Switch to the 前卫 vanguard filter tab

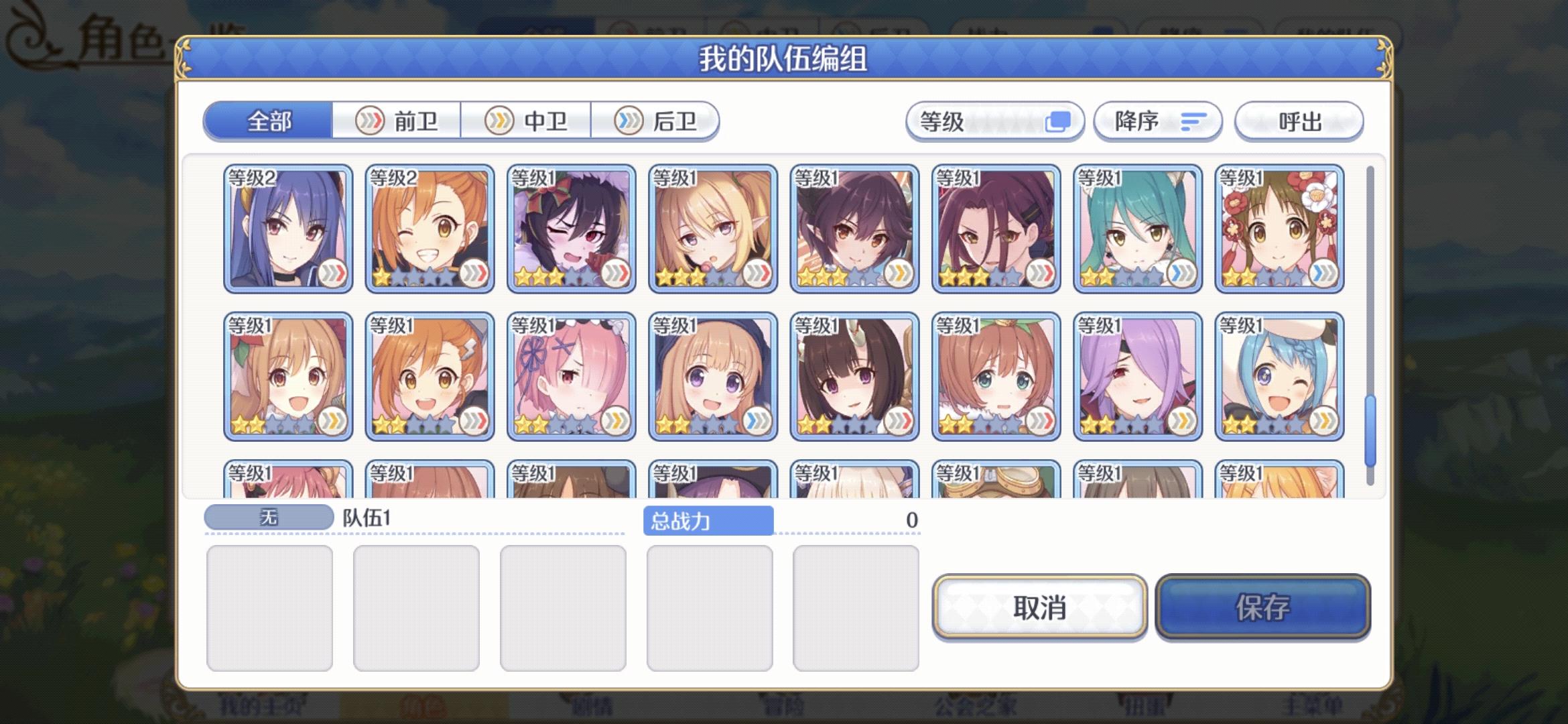click(396, 121)
